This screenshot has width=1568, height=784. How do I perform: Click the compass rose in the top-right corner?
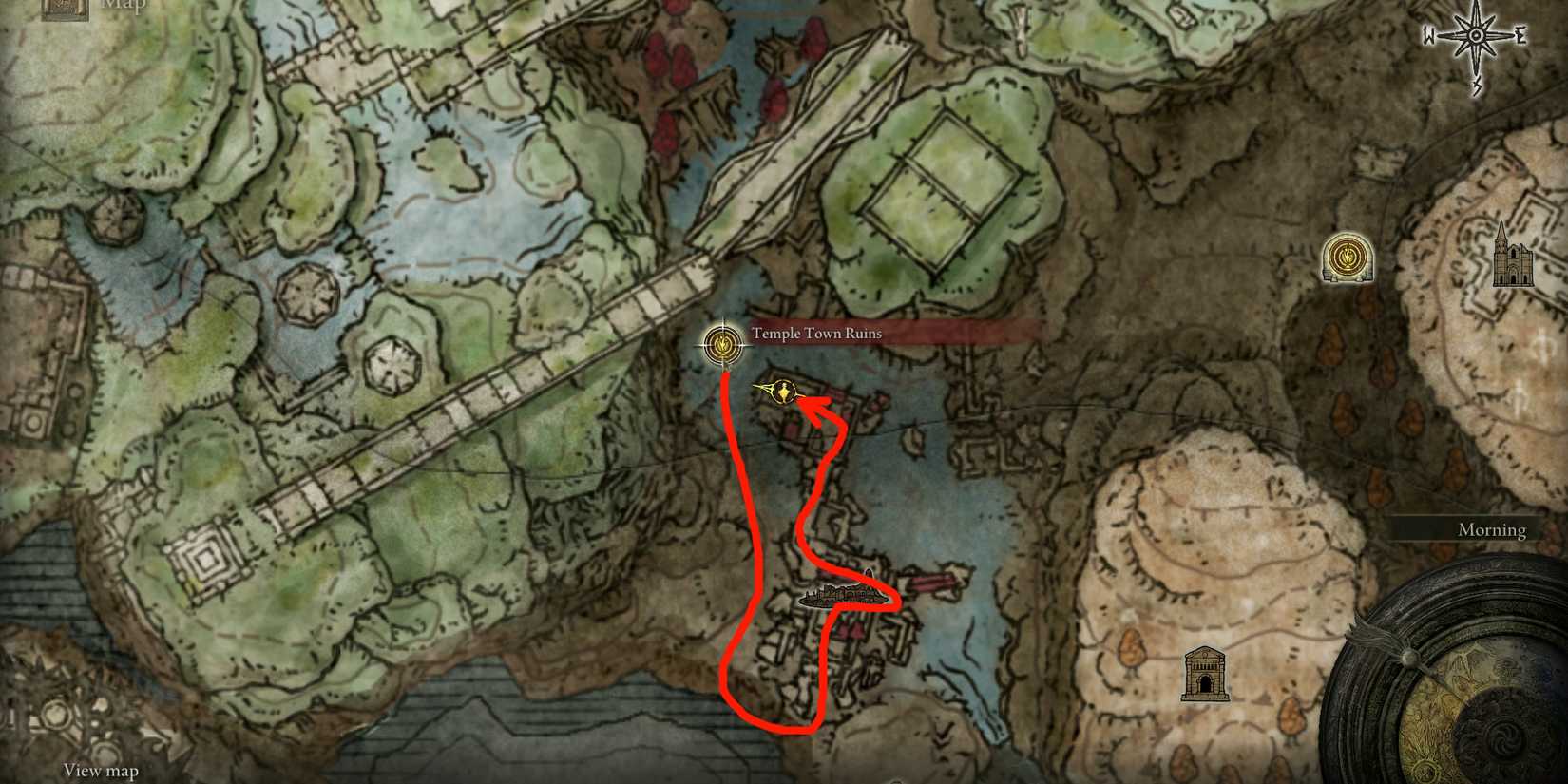[1476, 36]
